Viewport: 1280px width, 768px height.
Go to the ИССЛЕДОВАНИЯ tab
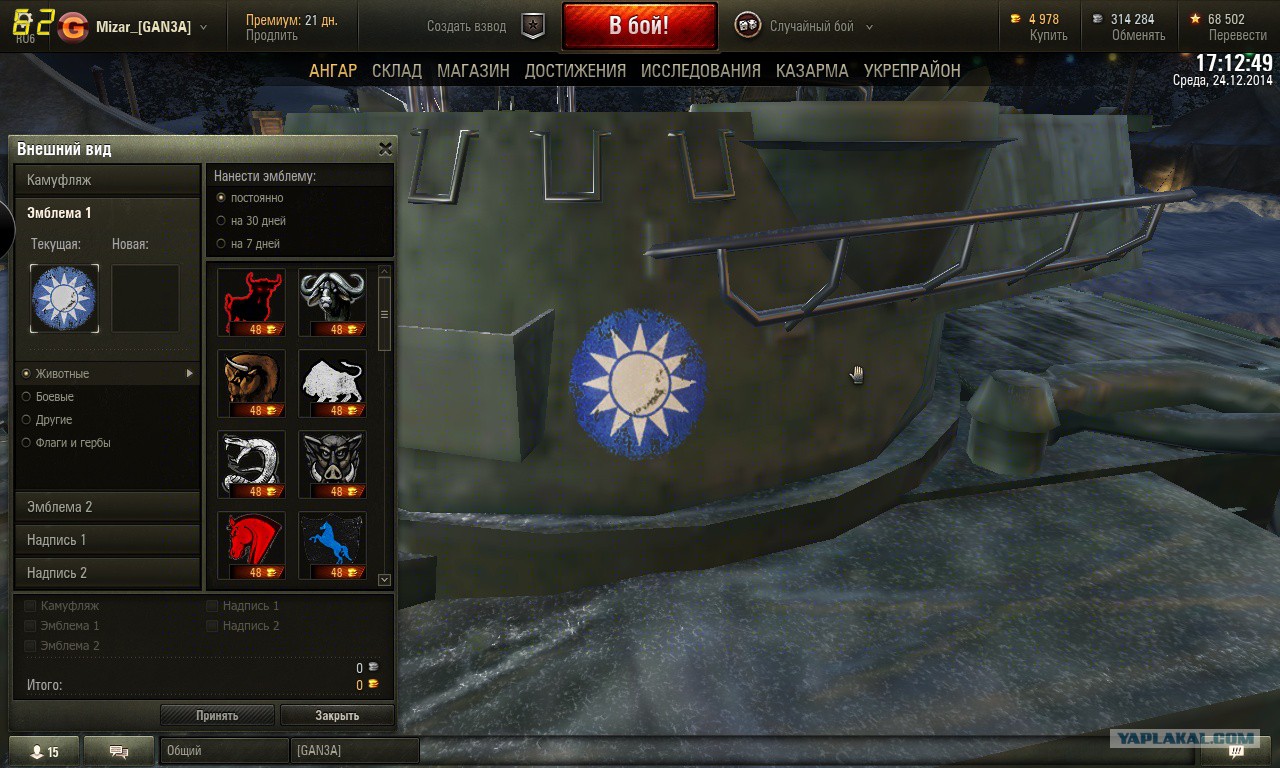[700, 71]
